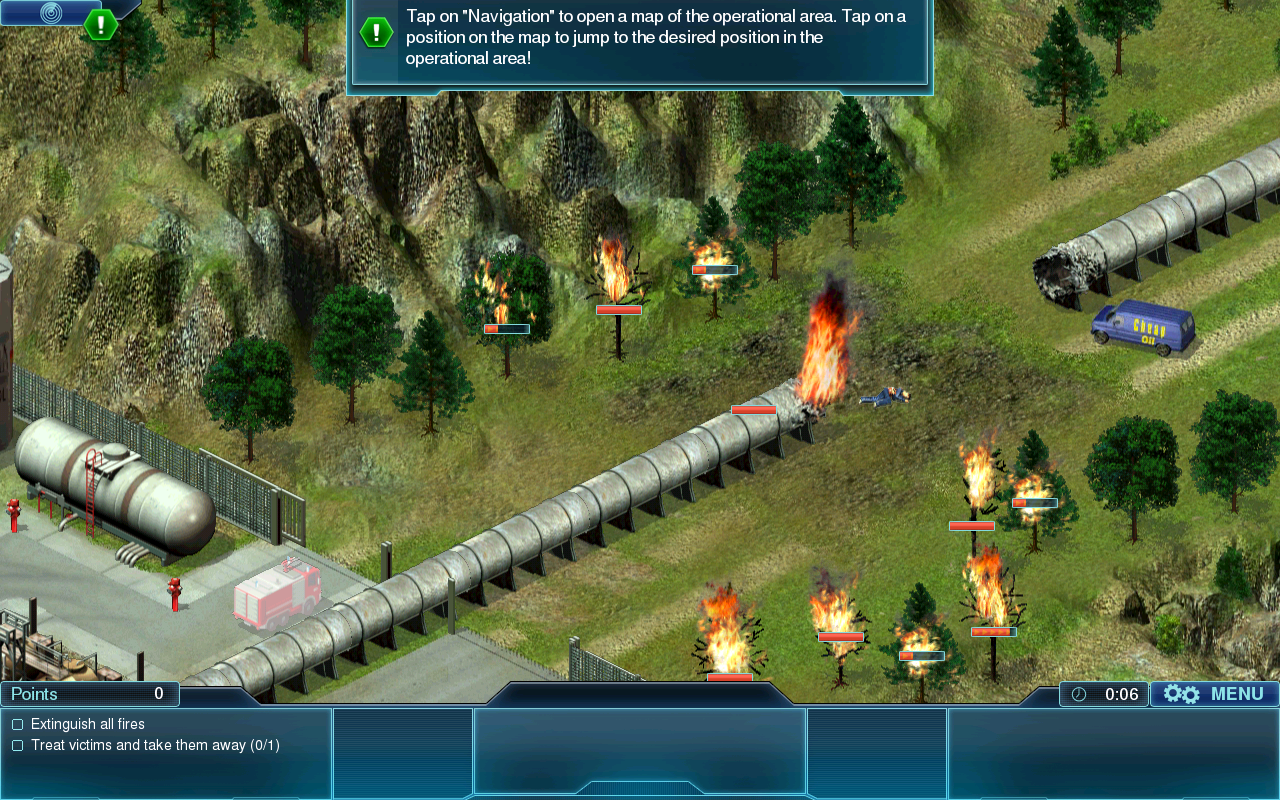Select the "Extinguish all fires" objective

(87, 724)
